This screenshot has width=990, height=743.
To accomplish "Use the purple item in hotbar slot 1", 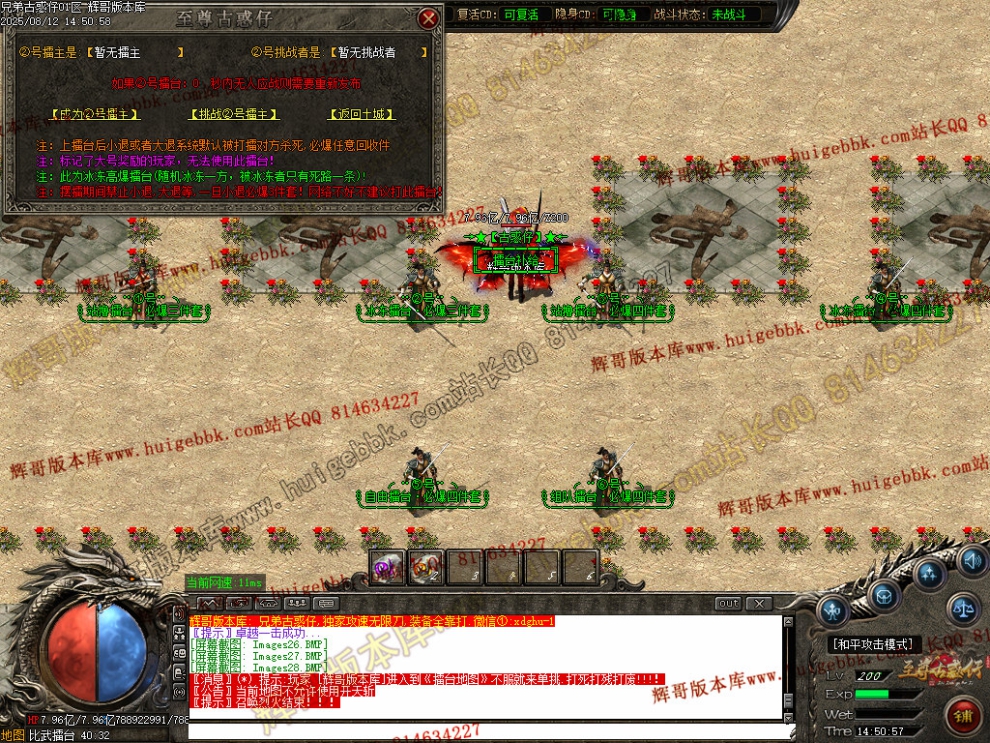I will (386, 567).
